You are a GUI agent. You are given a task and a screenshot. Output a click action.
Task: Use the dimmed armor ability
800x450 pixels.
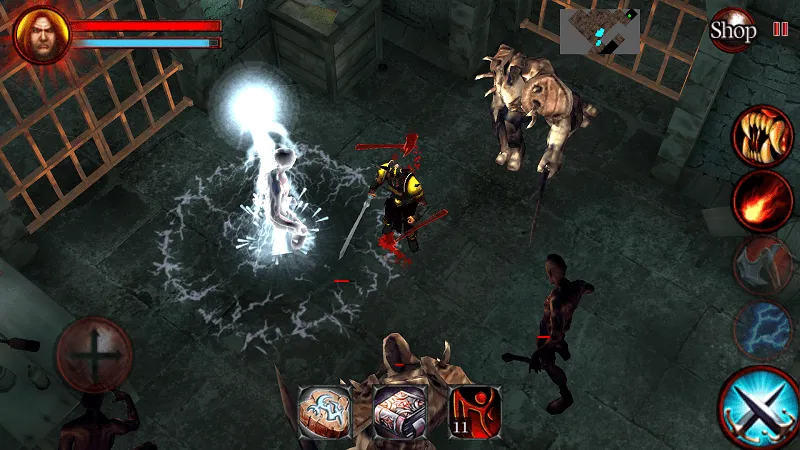click(x=762, y=265)
